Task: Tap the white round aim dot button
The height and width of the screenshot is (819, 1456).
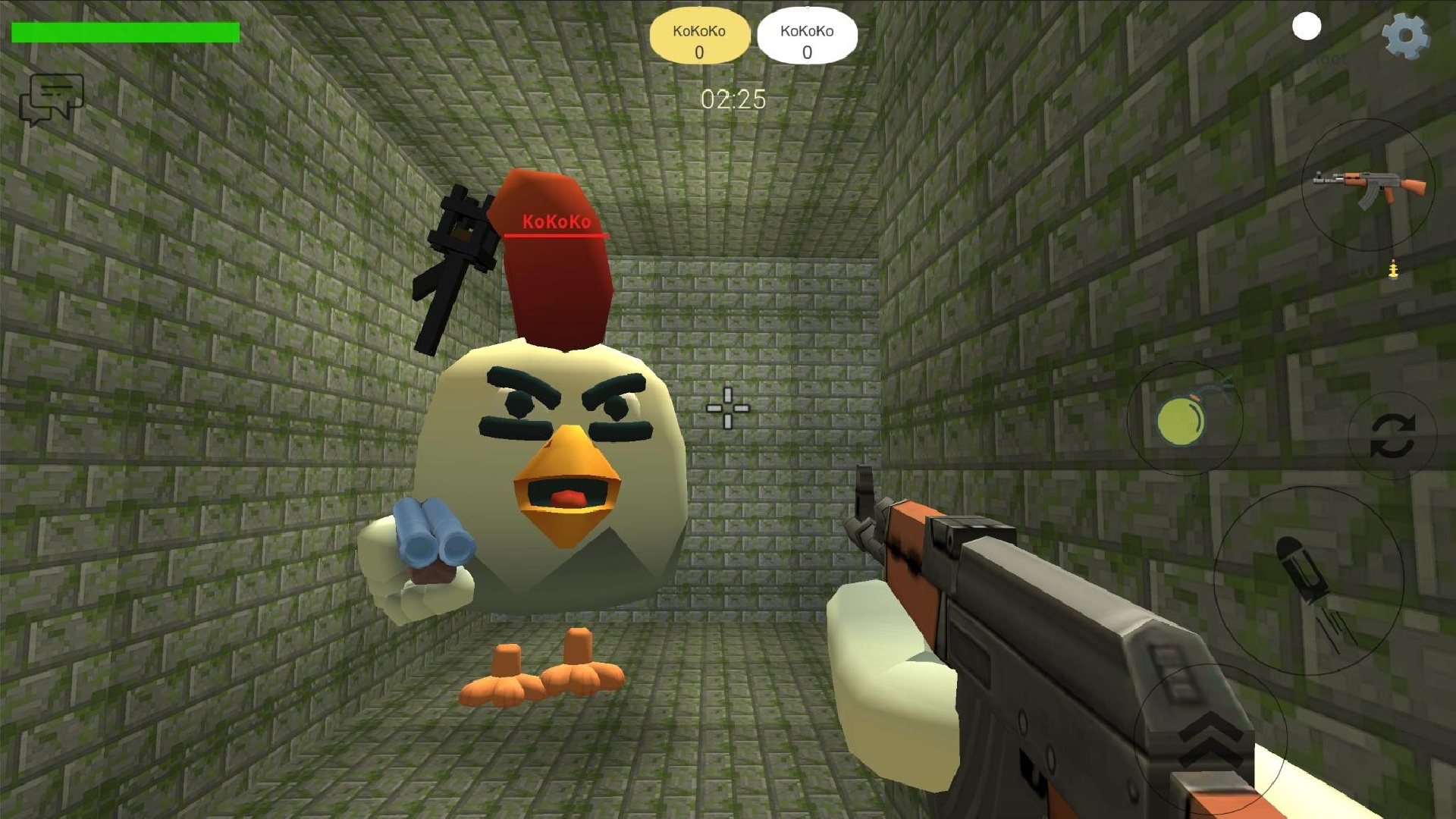Action: pyautogui.click(x=1305, y=28)
